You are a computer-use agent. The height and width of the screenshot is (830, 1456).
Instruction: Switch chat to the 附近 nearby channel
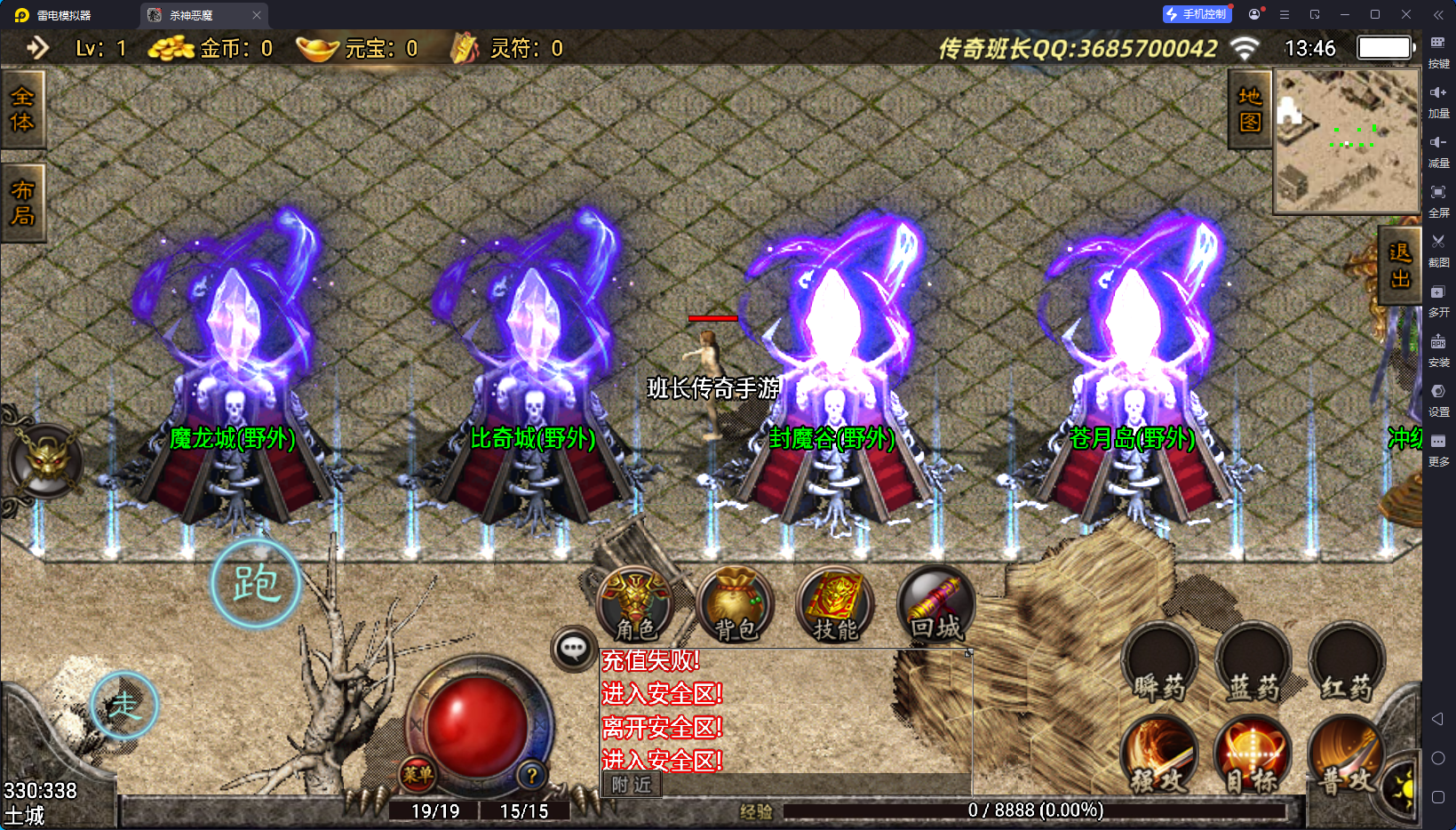click(x=632, y=785)
